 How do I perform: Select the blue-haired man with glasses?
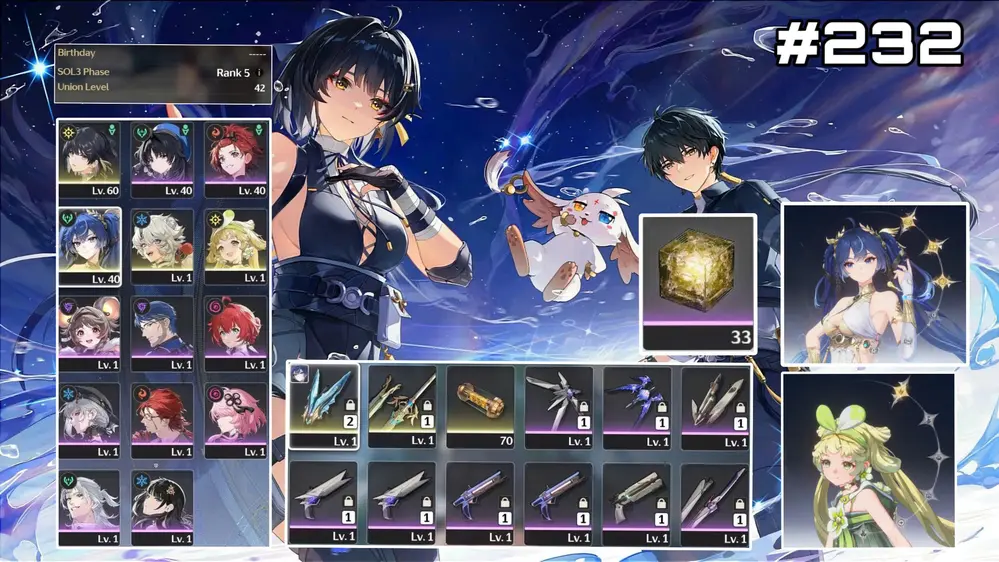[x=162, y=333]
